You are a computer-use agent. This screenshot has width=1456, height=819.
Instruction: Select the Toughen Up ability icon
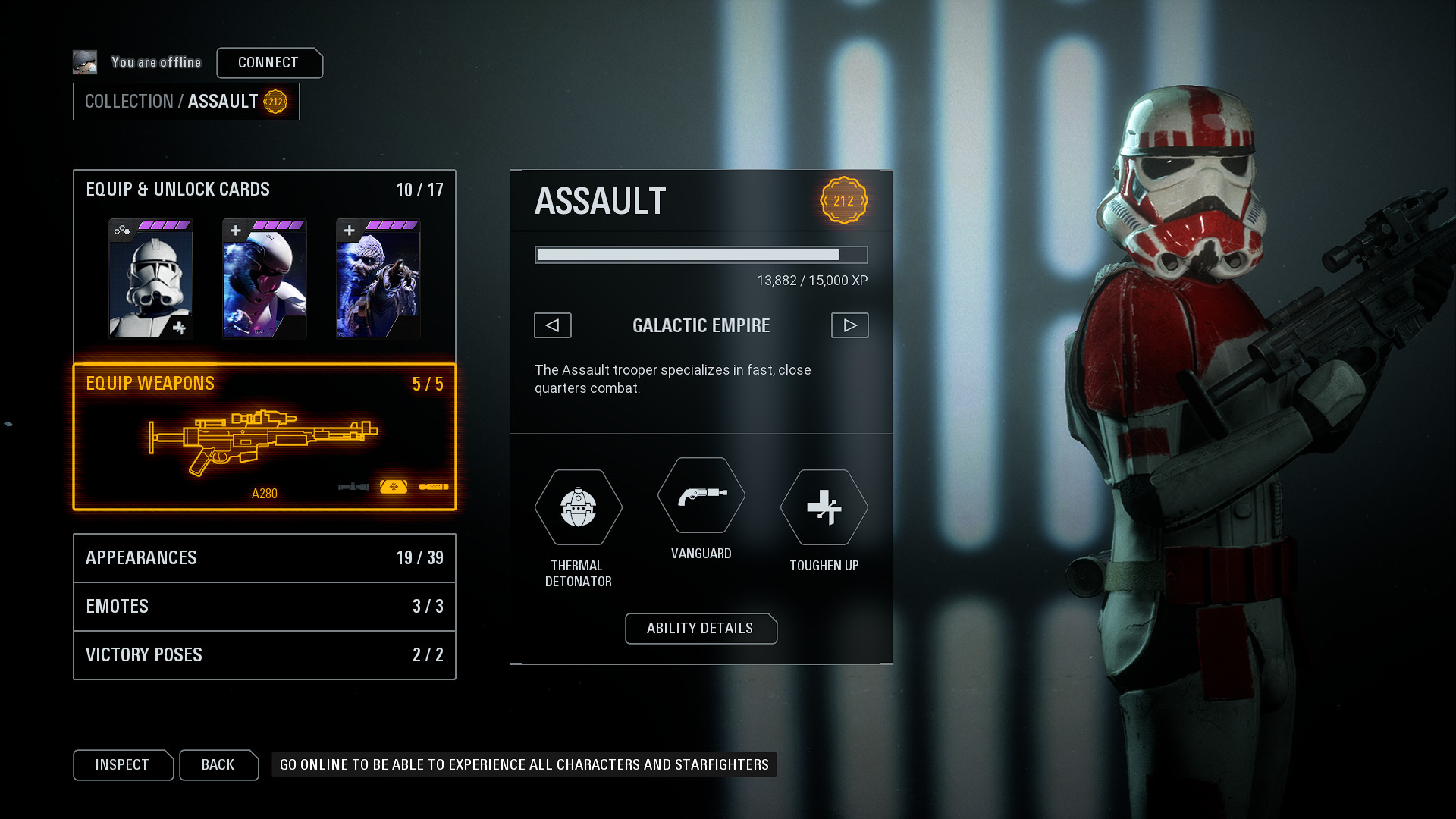coord(824,508)
